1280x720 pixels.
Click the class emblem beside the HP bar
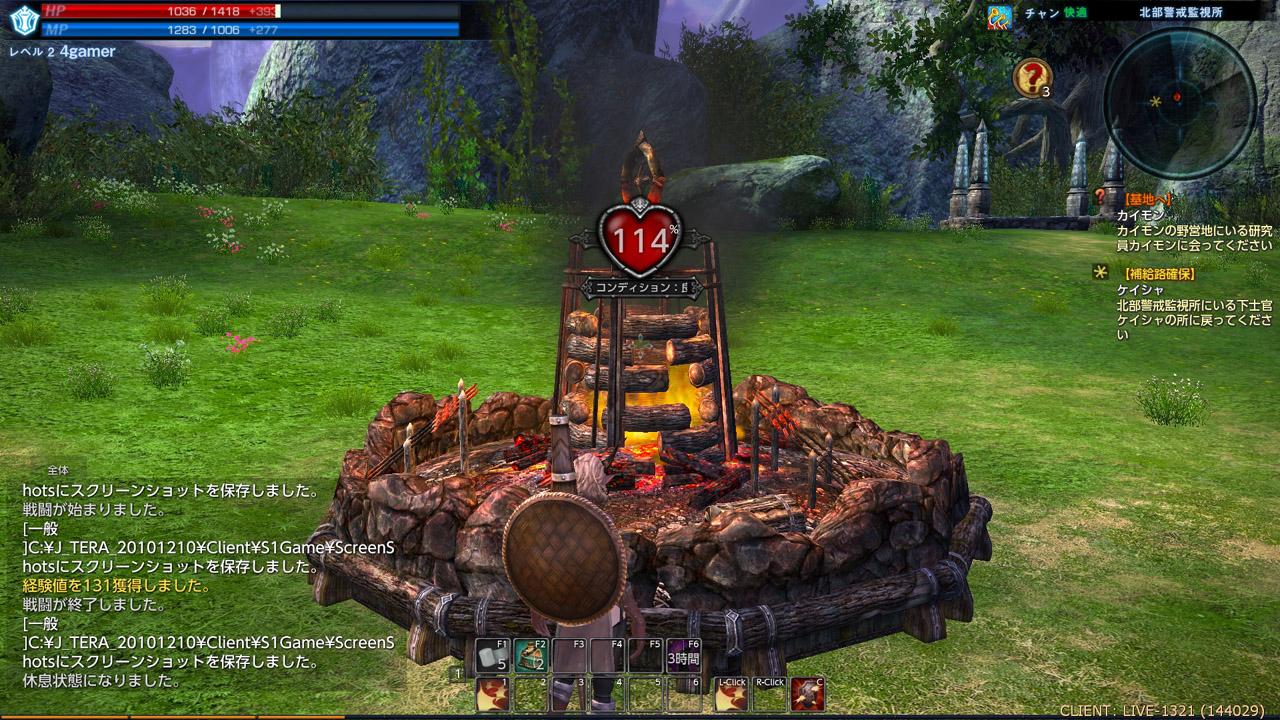pos(22,20)
